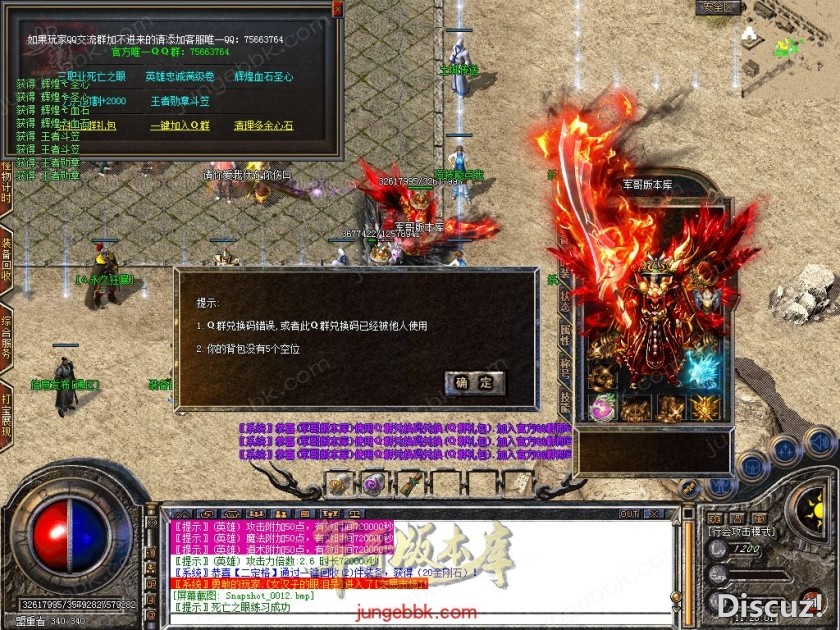Viewport: 840px width, 630px height.
Task: Choose the 王者勋章斗笠 option
Action: pyautogui.click(x=180, y=101)
